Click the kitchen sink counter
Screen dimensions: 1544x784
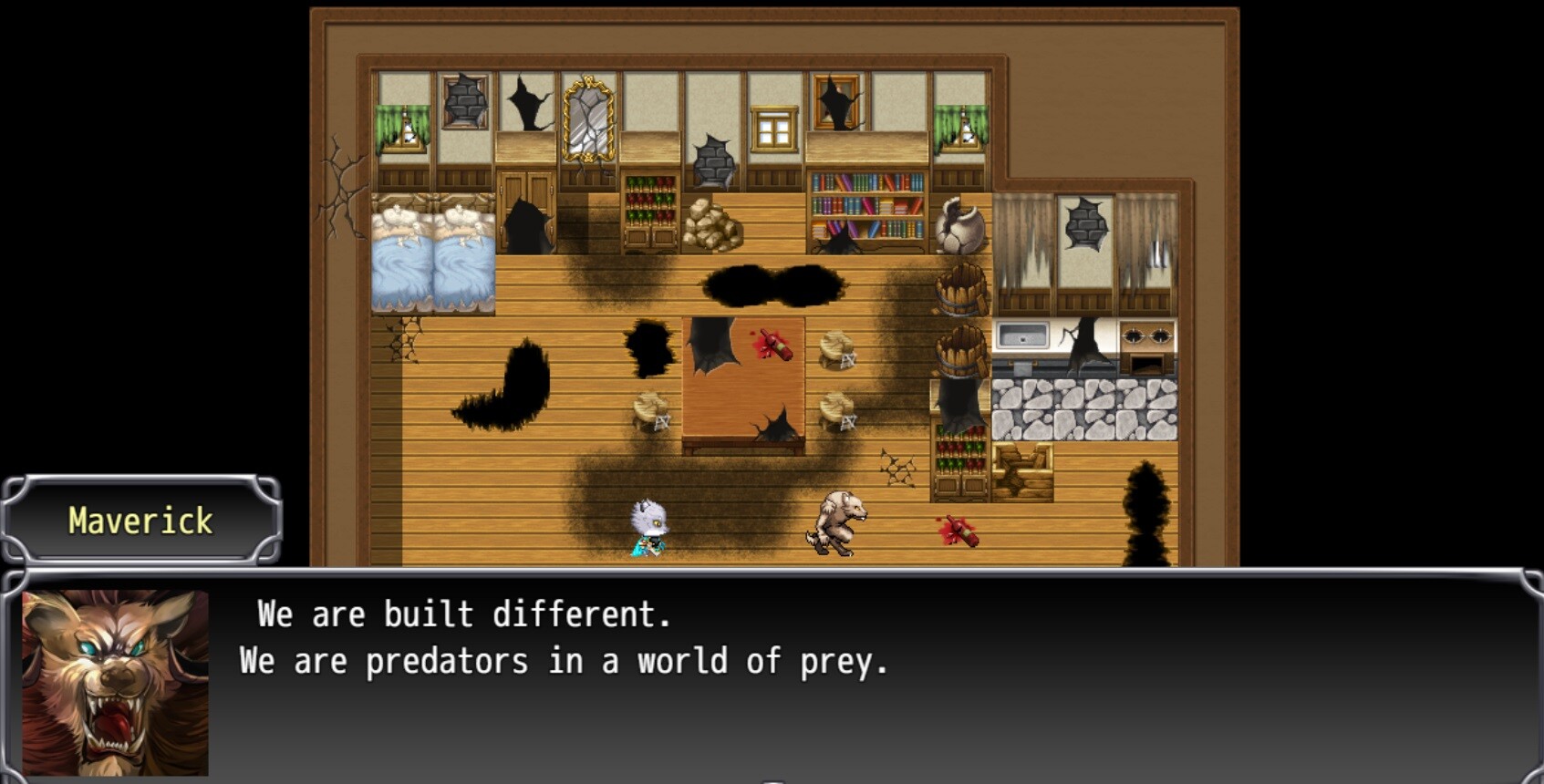[x=1021, y=333]
